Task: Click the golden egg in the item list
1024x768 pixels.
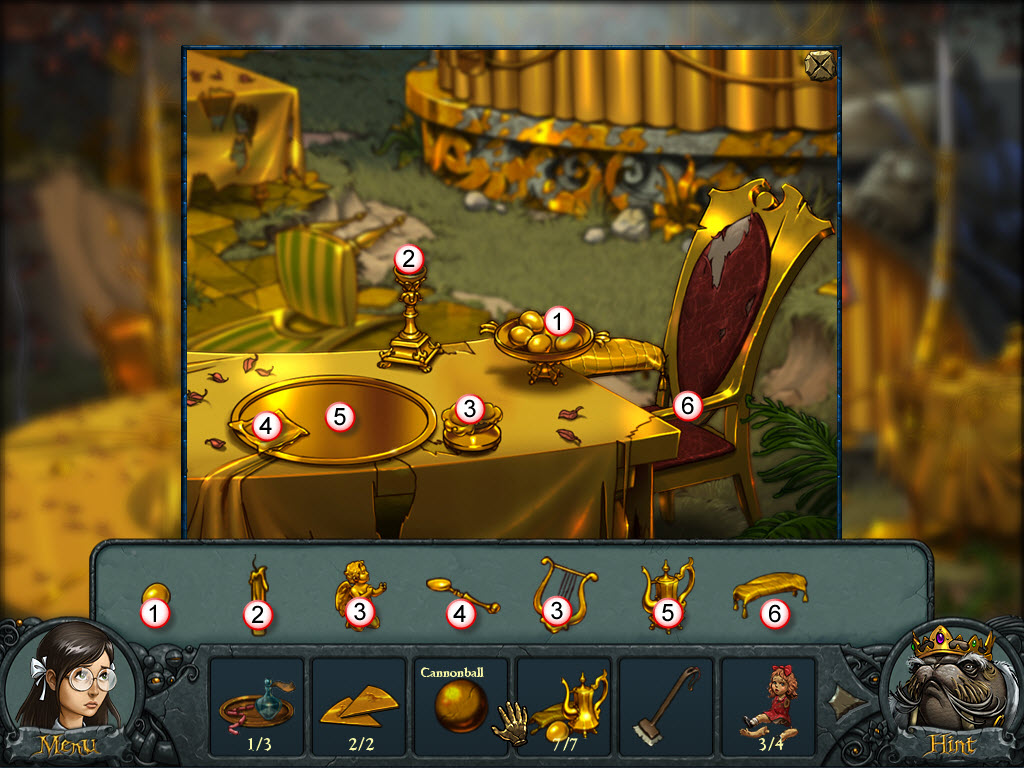Action: (x=155, y=596)
